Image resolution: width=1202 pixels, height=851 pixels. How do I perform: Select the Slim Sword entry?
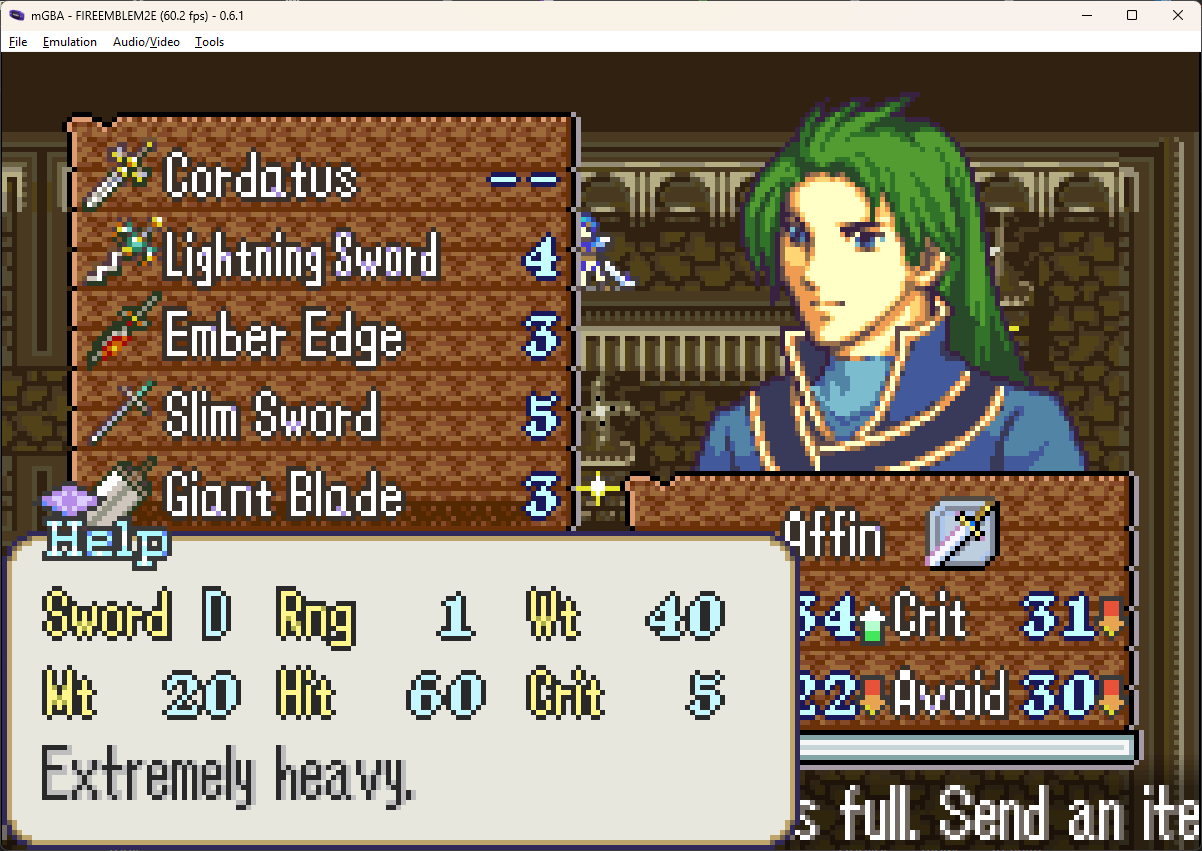[x=272, y=416]
